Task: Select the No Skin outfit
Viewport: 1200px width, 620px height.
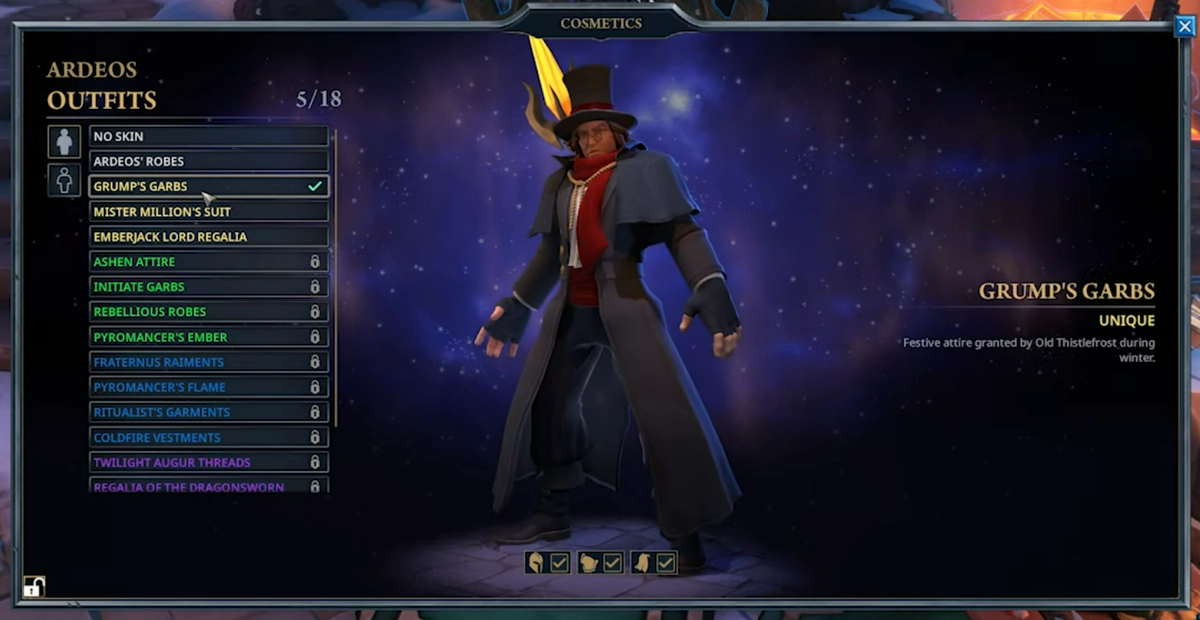Action: (x=208, y=136)
